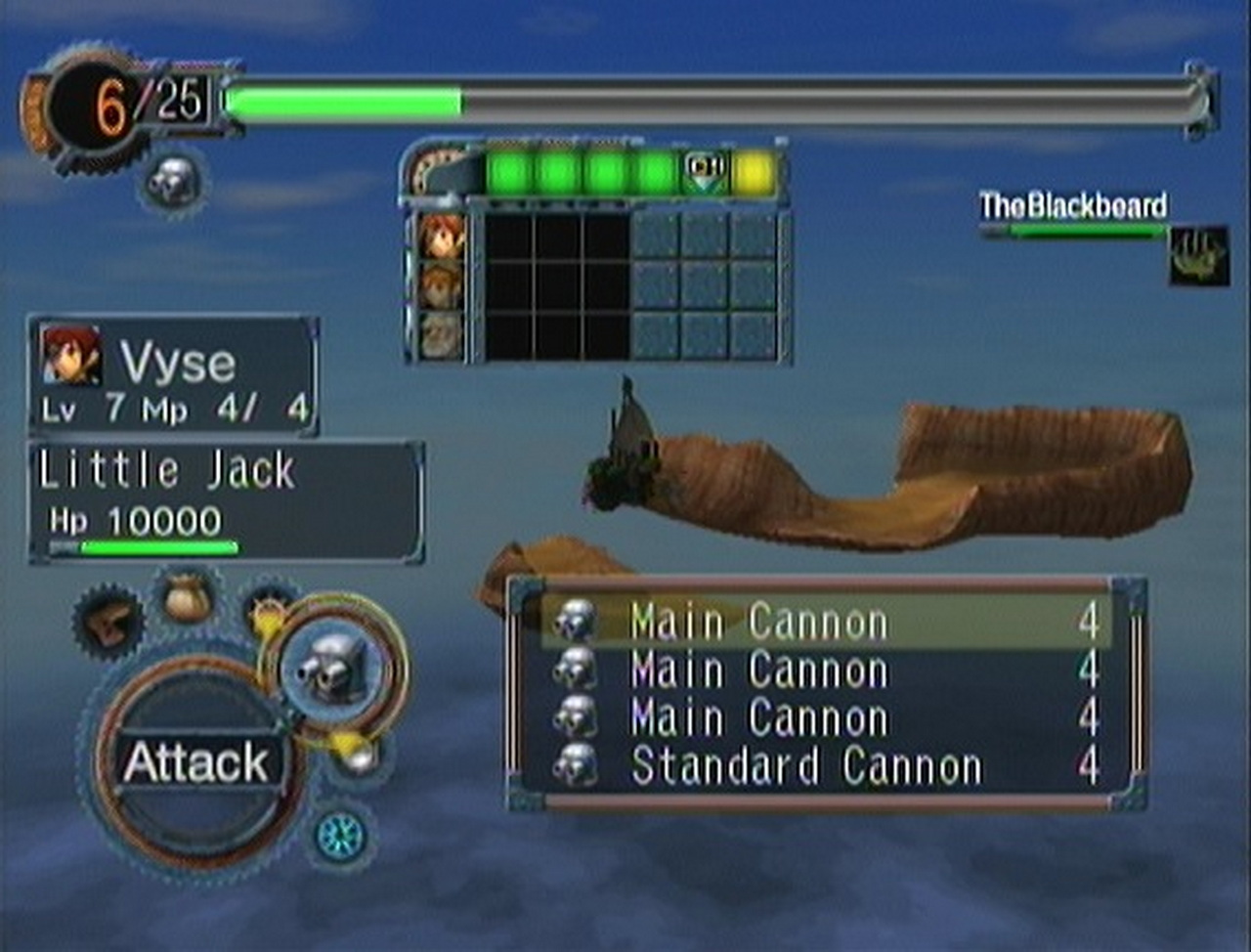Select Vyse's portrait in the turn grid

[441, 237]
